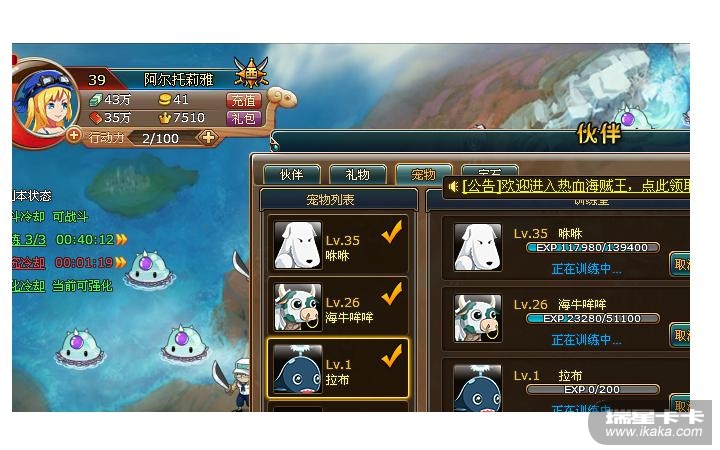This screenshot has height=450, width=720.
Task: Select the 宠物 pet tab
Action: [423, 175]
